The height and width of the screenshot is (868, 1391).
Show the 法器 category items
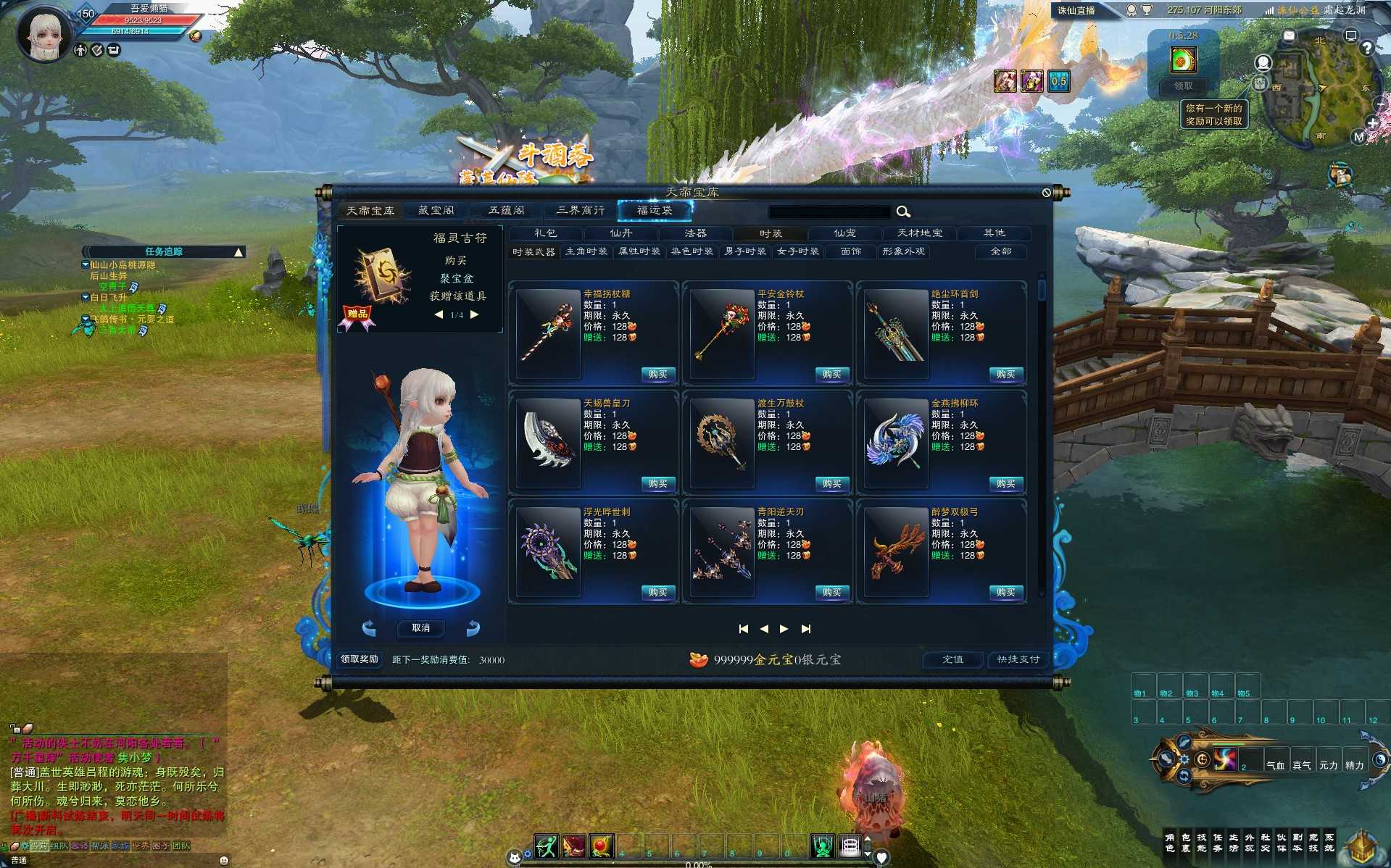pyautogui.click(x=695, y=233)
